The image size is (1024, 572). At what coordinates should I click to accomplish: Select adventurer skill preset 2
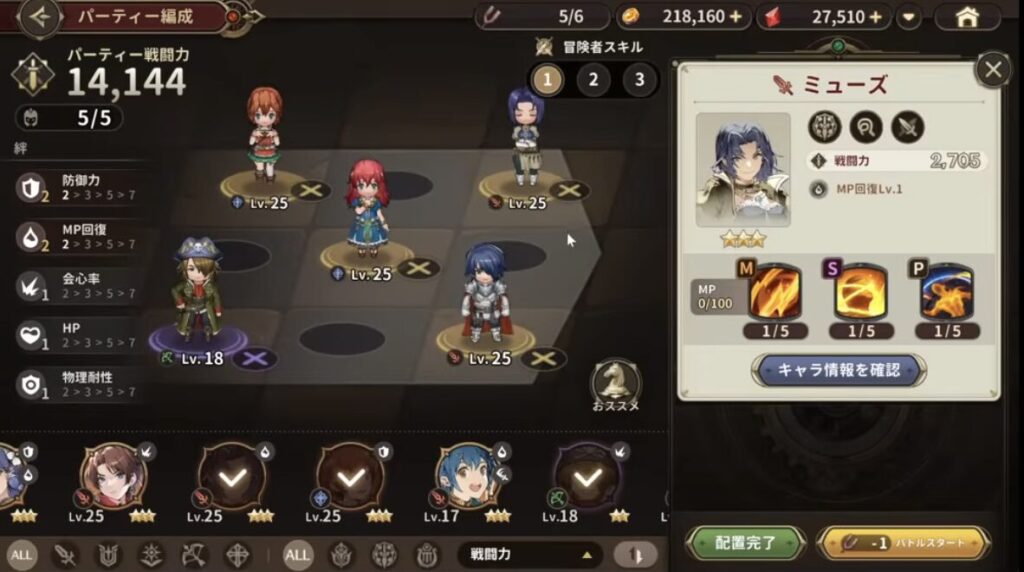pos(593,79)
